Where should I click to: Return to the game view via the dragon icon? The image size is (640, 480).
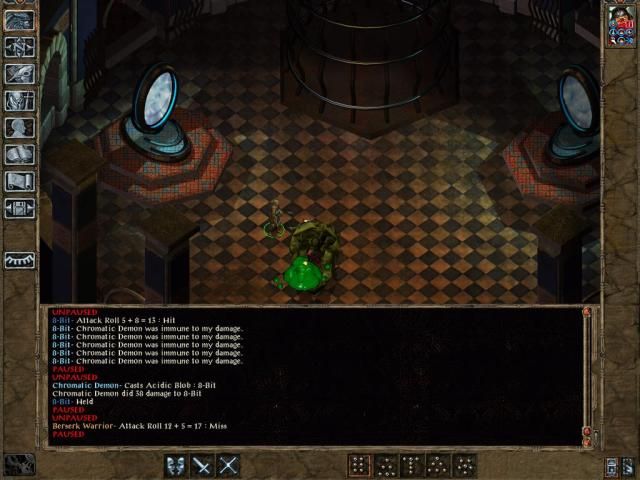pos(20,20)
